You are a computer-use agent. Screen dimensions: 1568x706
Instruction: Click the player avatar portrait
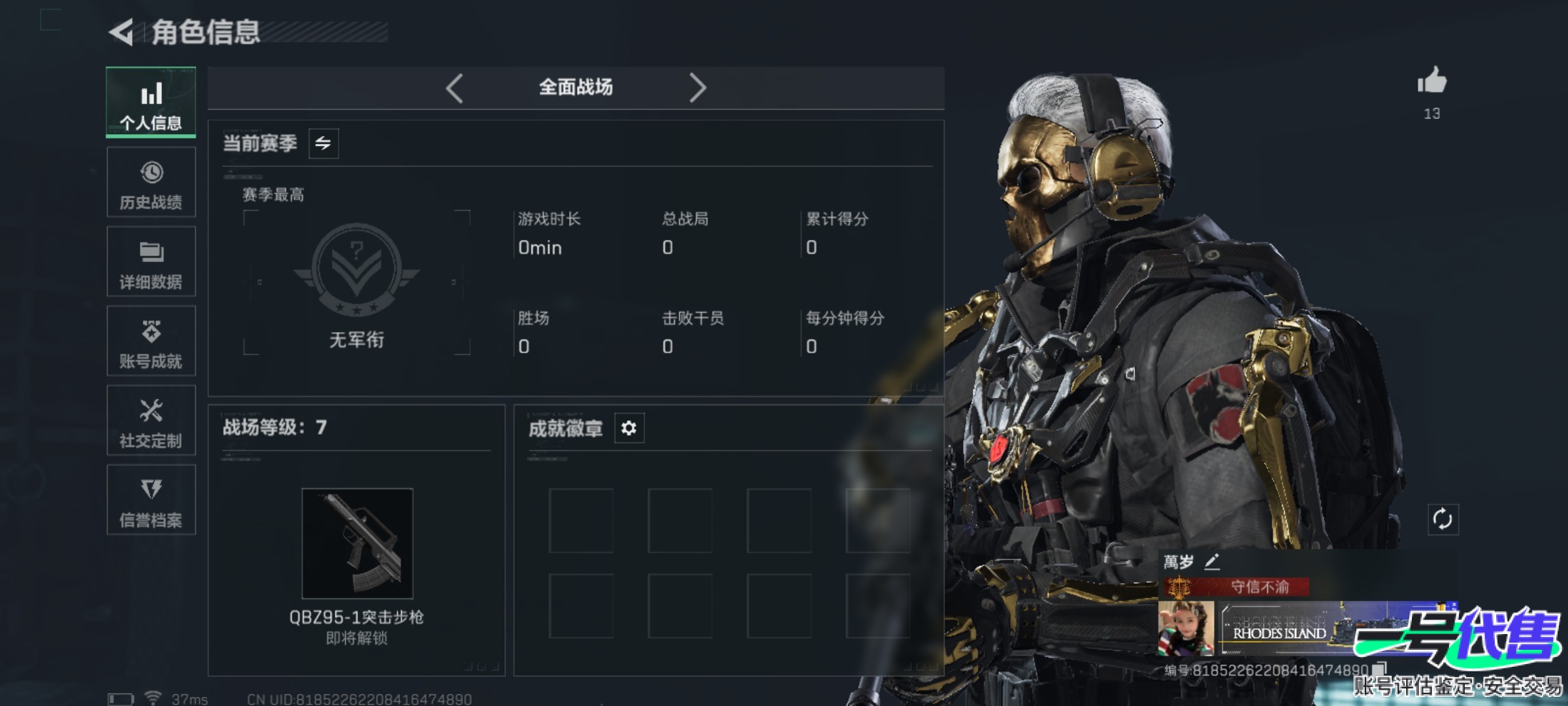click(x=1186, y=628)
